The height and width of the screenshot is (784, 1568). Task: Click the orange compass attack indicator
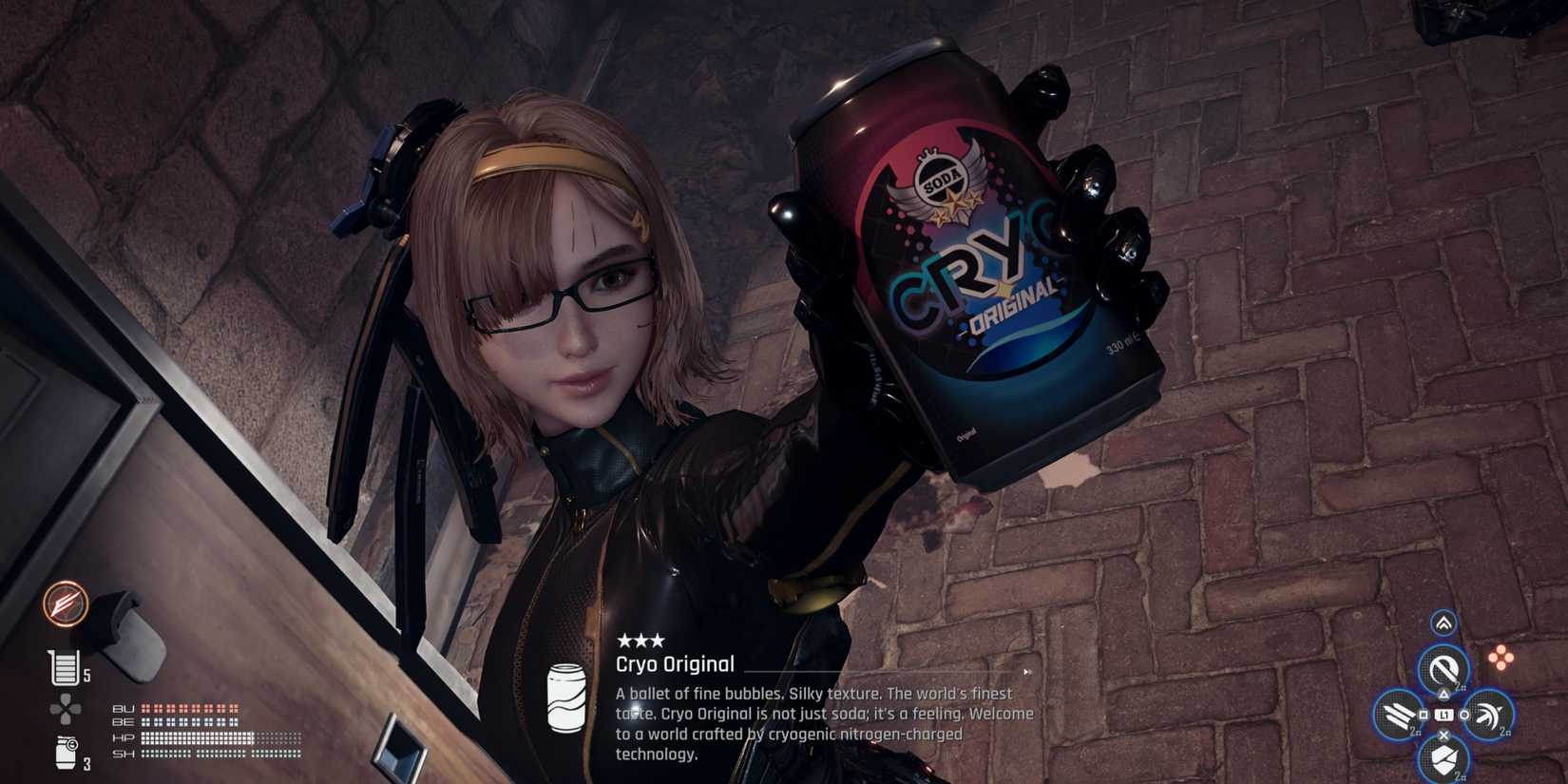(65, 603)
